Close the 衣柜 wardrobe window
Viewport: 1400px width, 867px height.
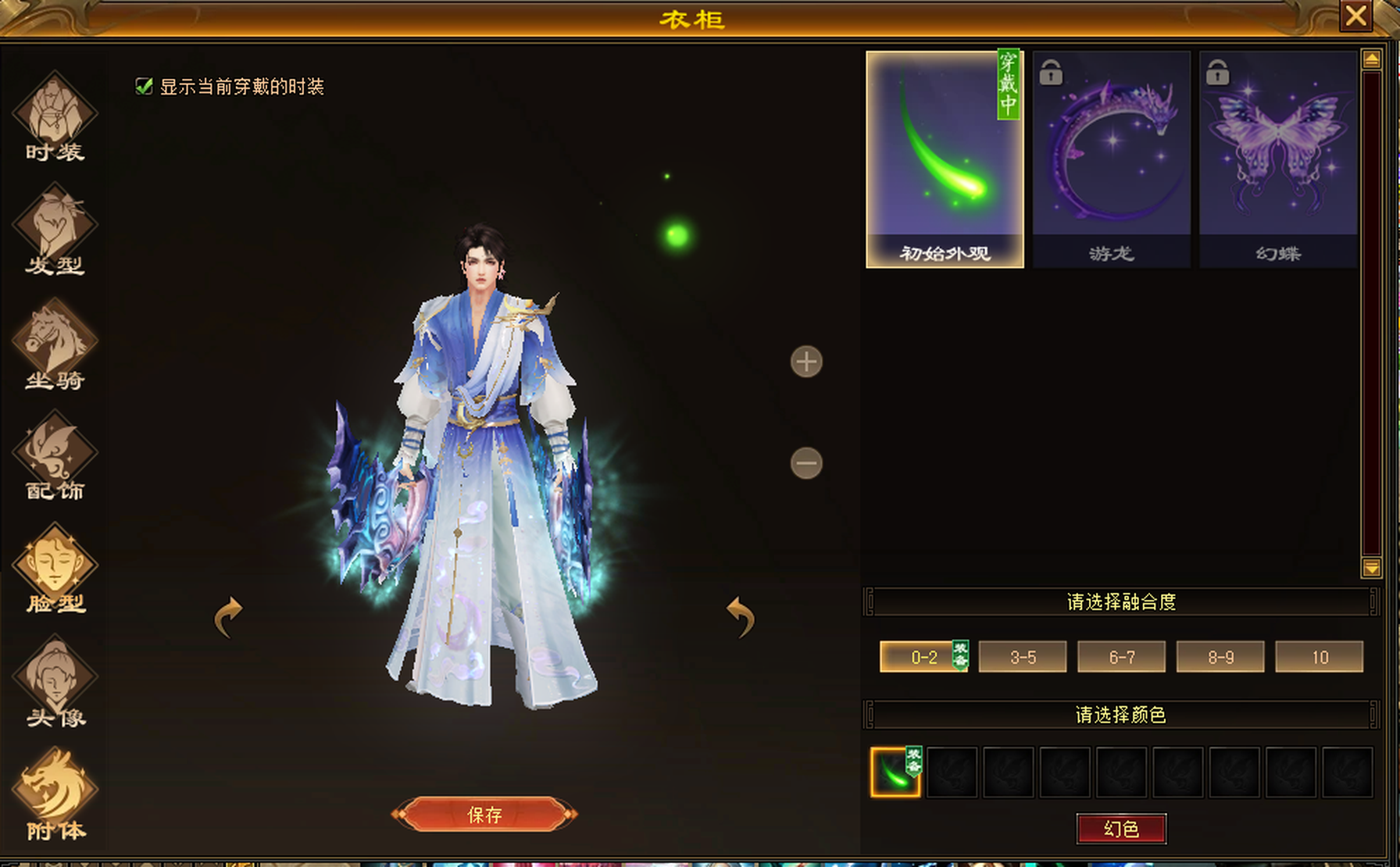pyautogui.click(x=1355, y=16)
